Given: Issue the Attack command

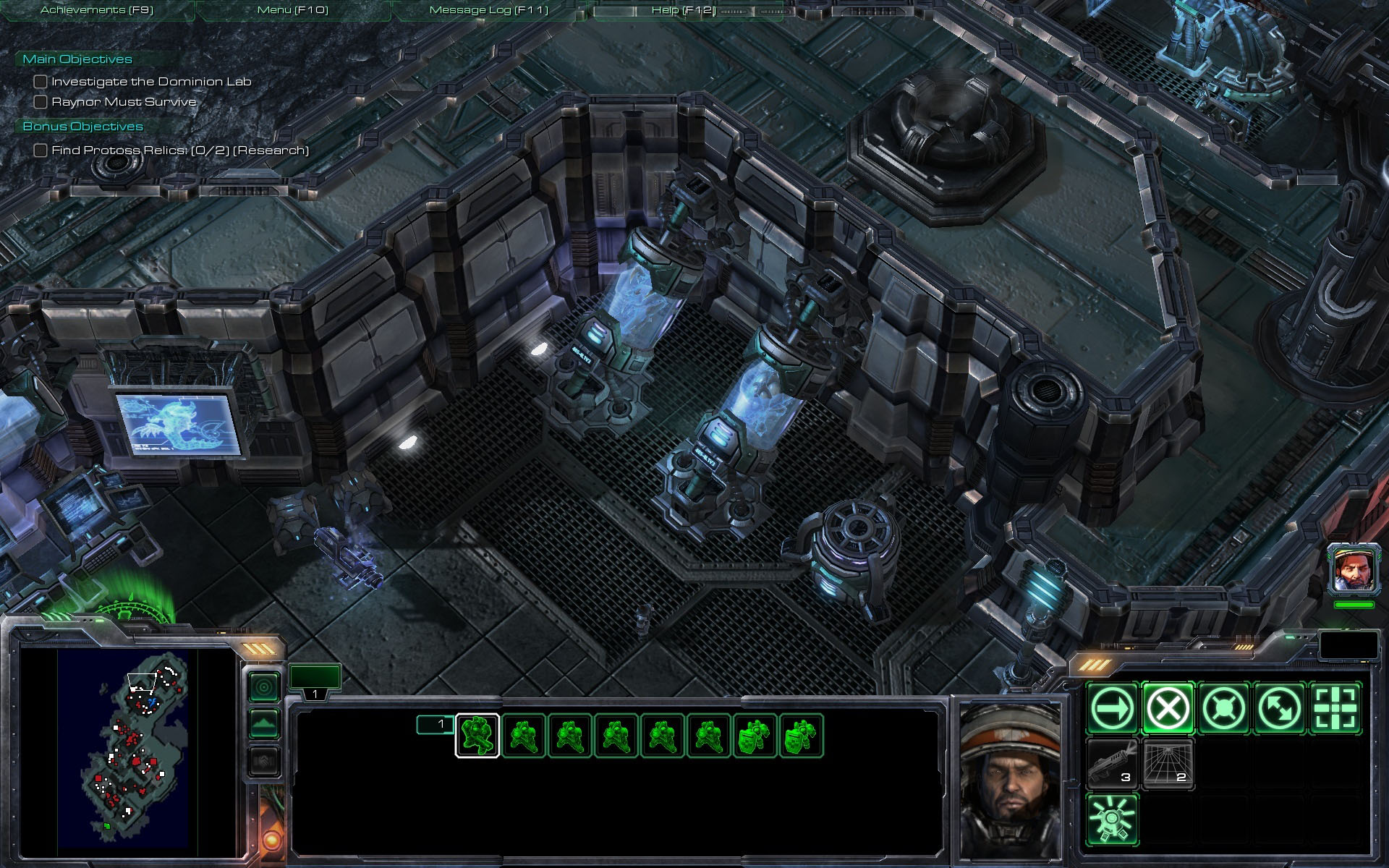Looking at the screenshot, I should coord(1335,708).
